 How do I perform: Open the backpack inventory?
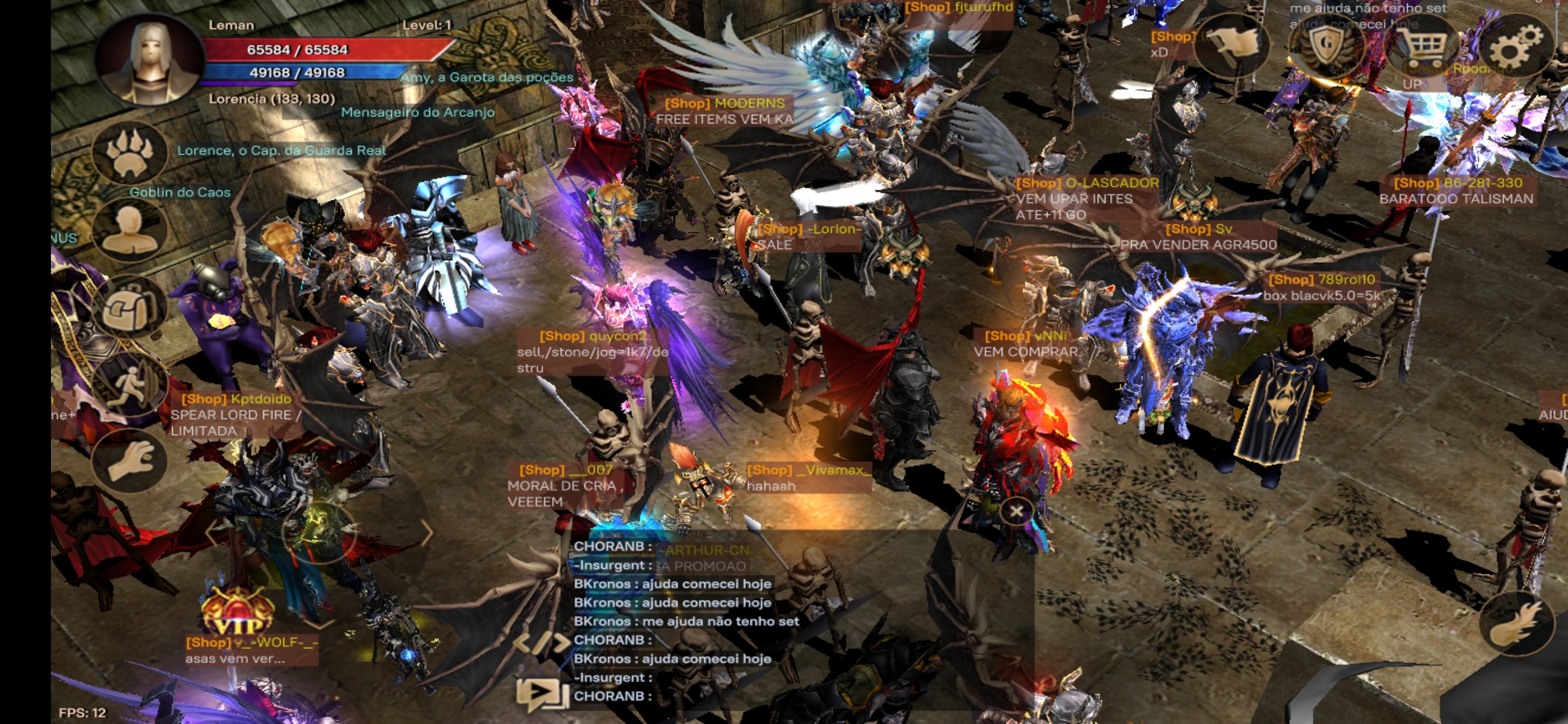coord(129,308)
